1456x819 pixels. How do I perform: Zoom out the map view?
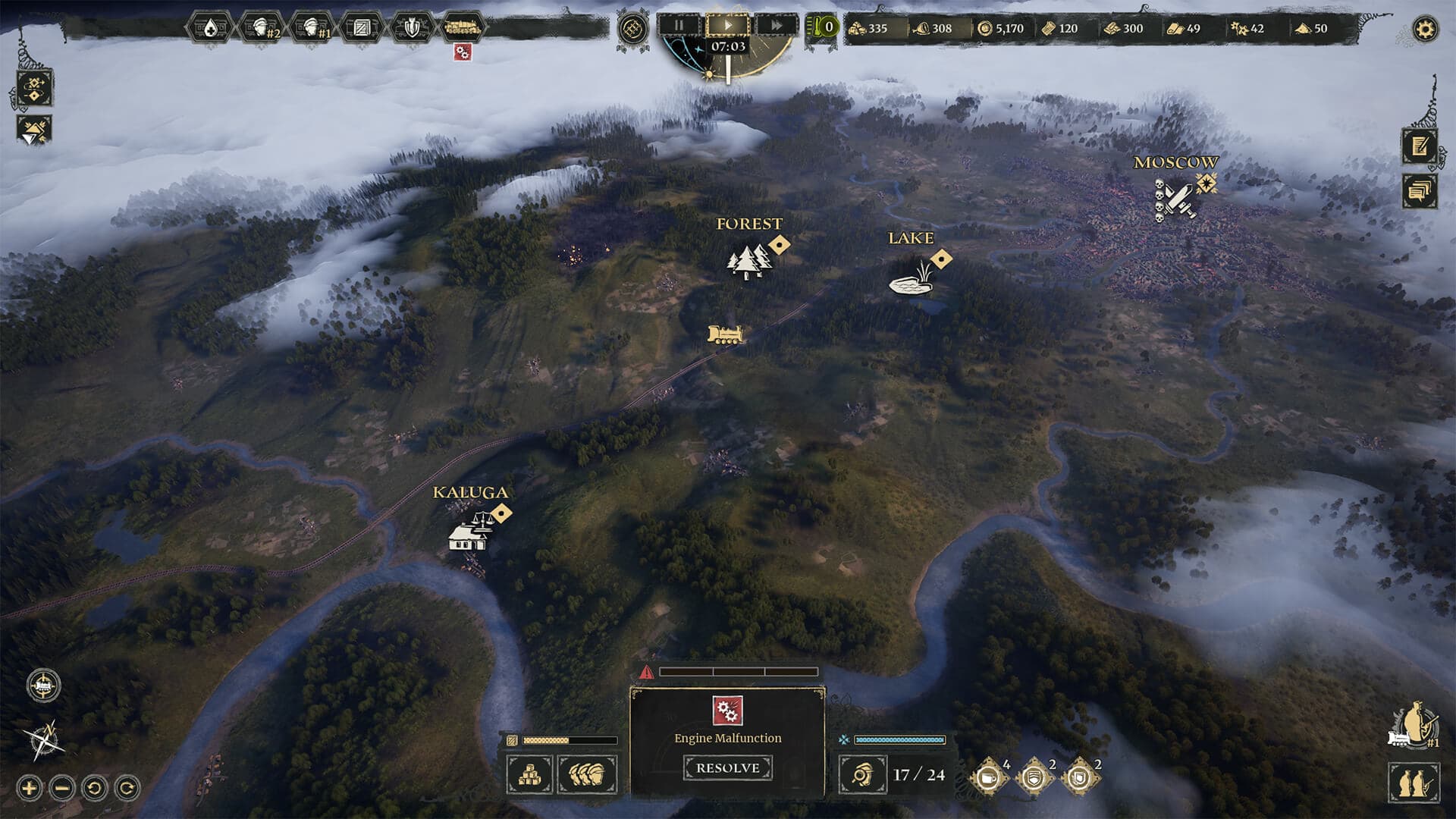[62, 788]
